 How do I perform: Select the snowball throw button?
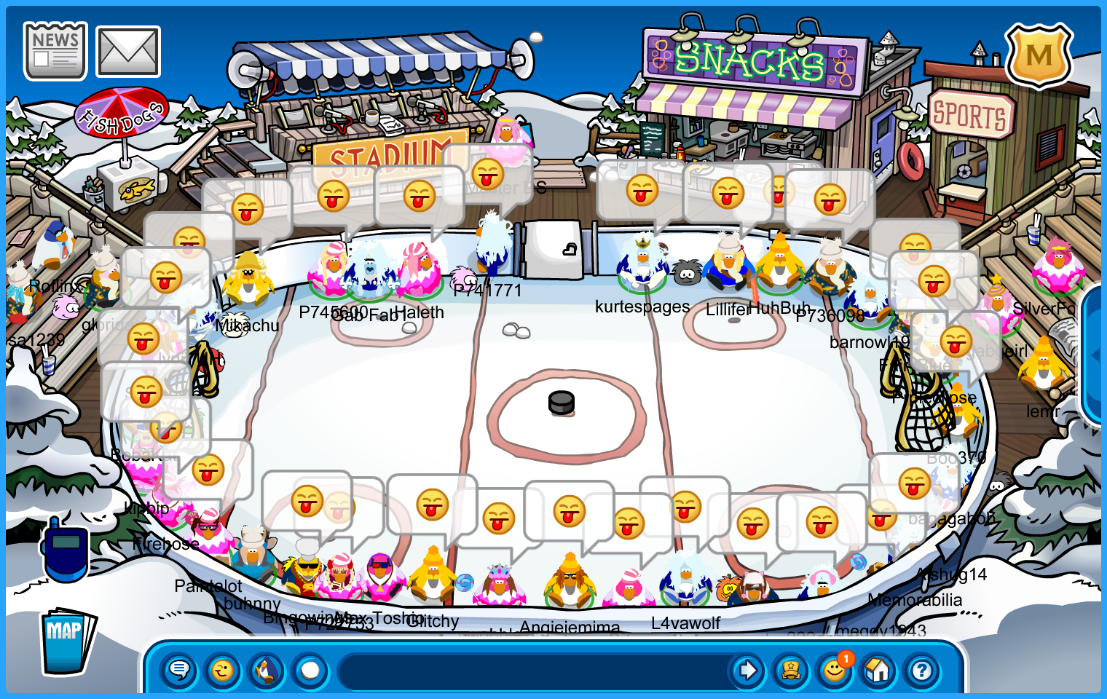tap(310, 670)
